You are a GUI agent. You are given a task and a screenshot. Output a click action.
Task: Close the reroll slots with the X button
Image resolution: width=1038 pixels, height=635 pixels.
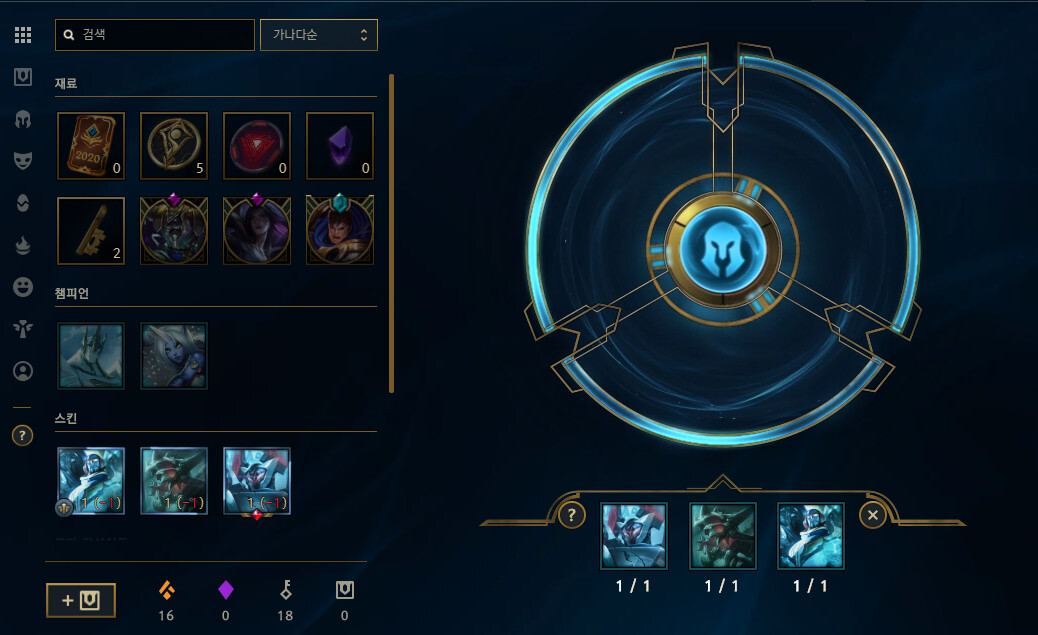[873, 515]
